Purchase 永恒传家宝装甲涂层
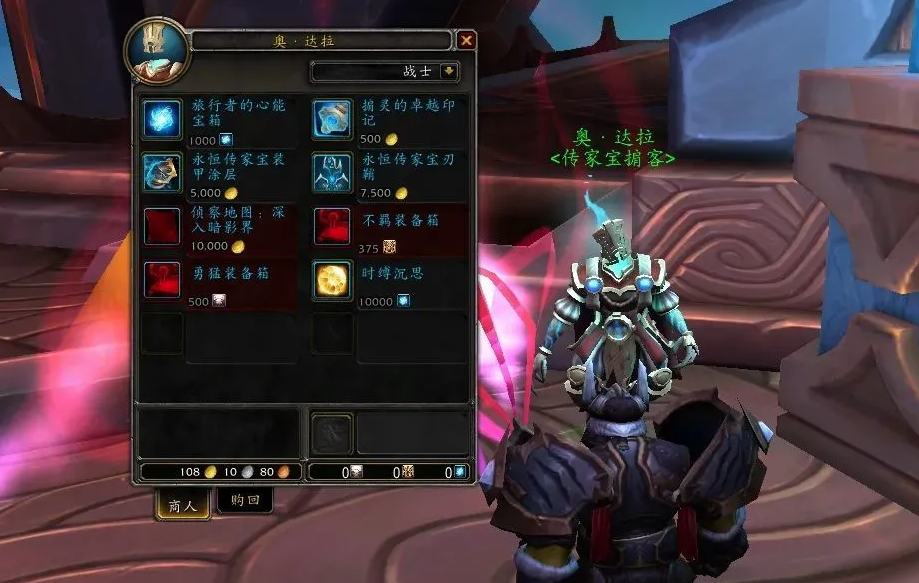 pos(162,173)
